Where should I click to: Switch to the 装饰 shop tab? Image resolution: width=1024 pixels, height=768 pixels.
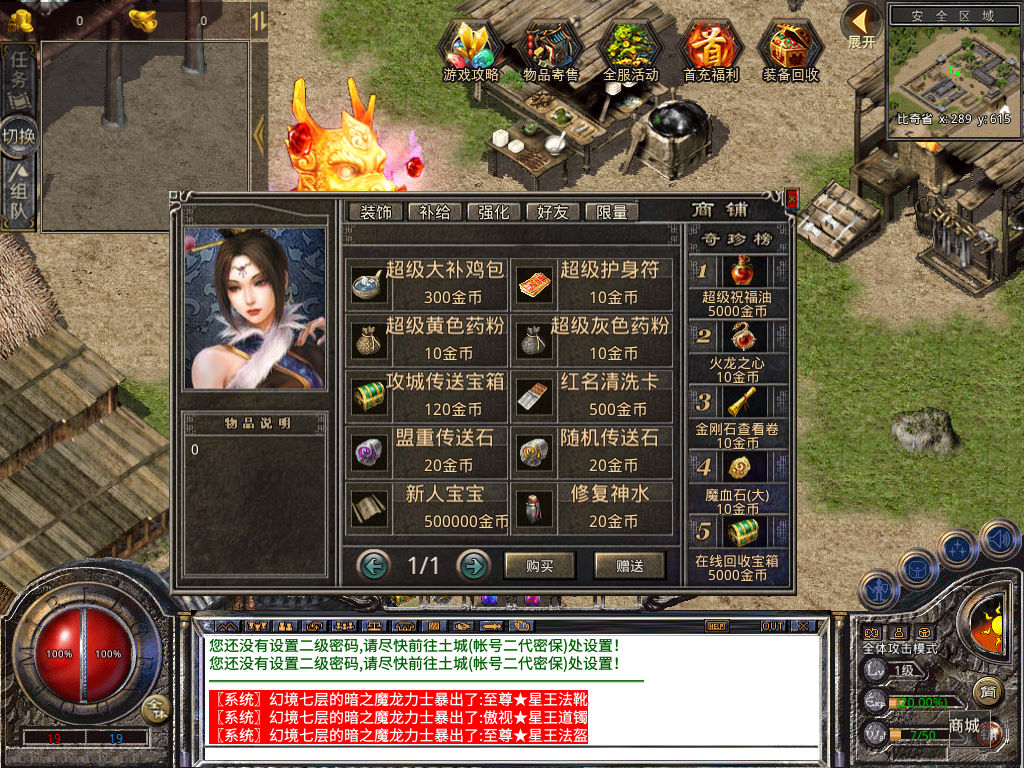coord(376,212)
